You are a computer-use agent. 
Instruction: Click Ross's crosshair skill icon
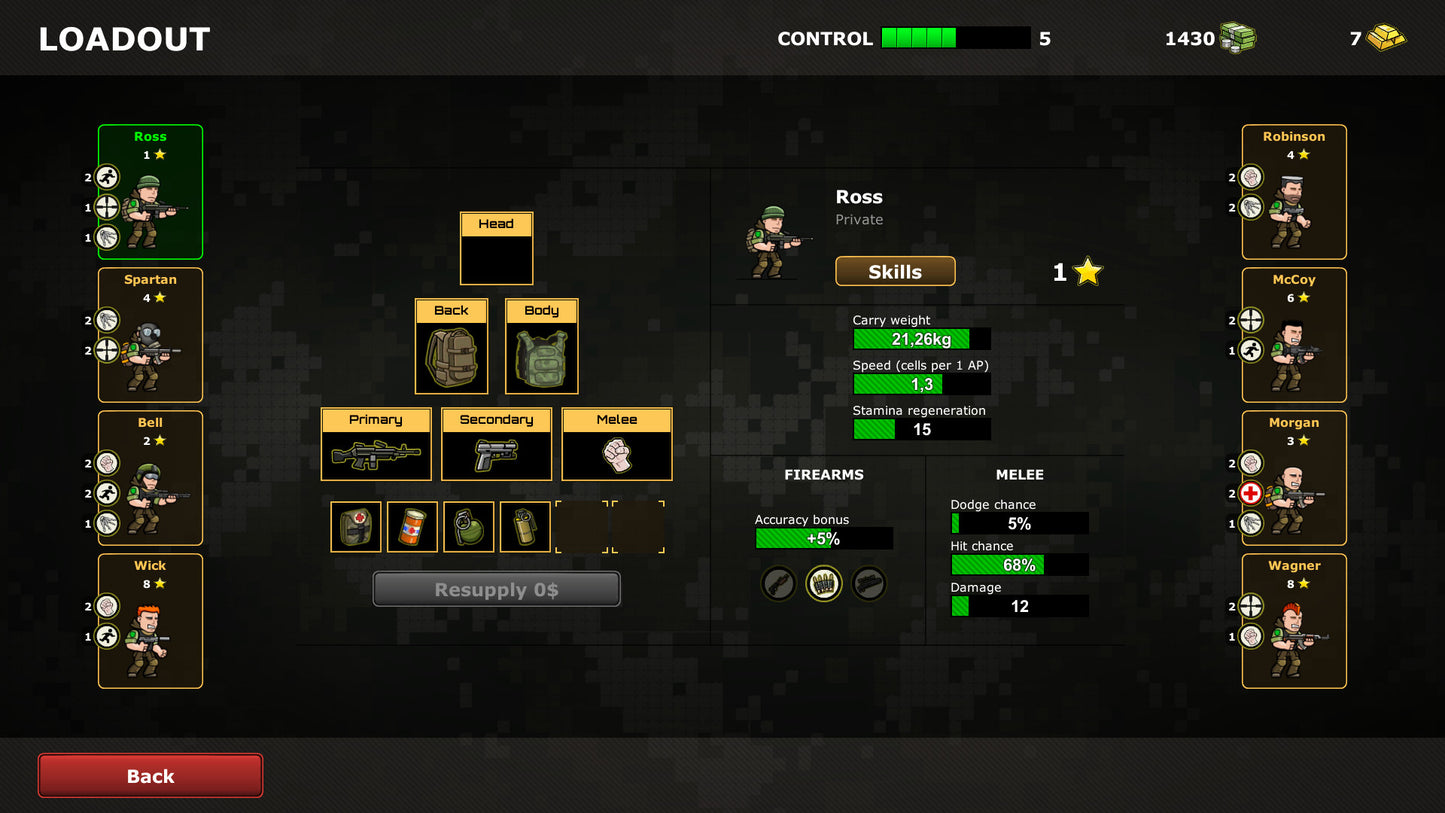(x=107, y=207)
